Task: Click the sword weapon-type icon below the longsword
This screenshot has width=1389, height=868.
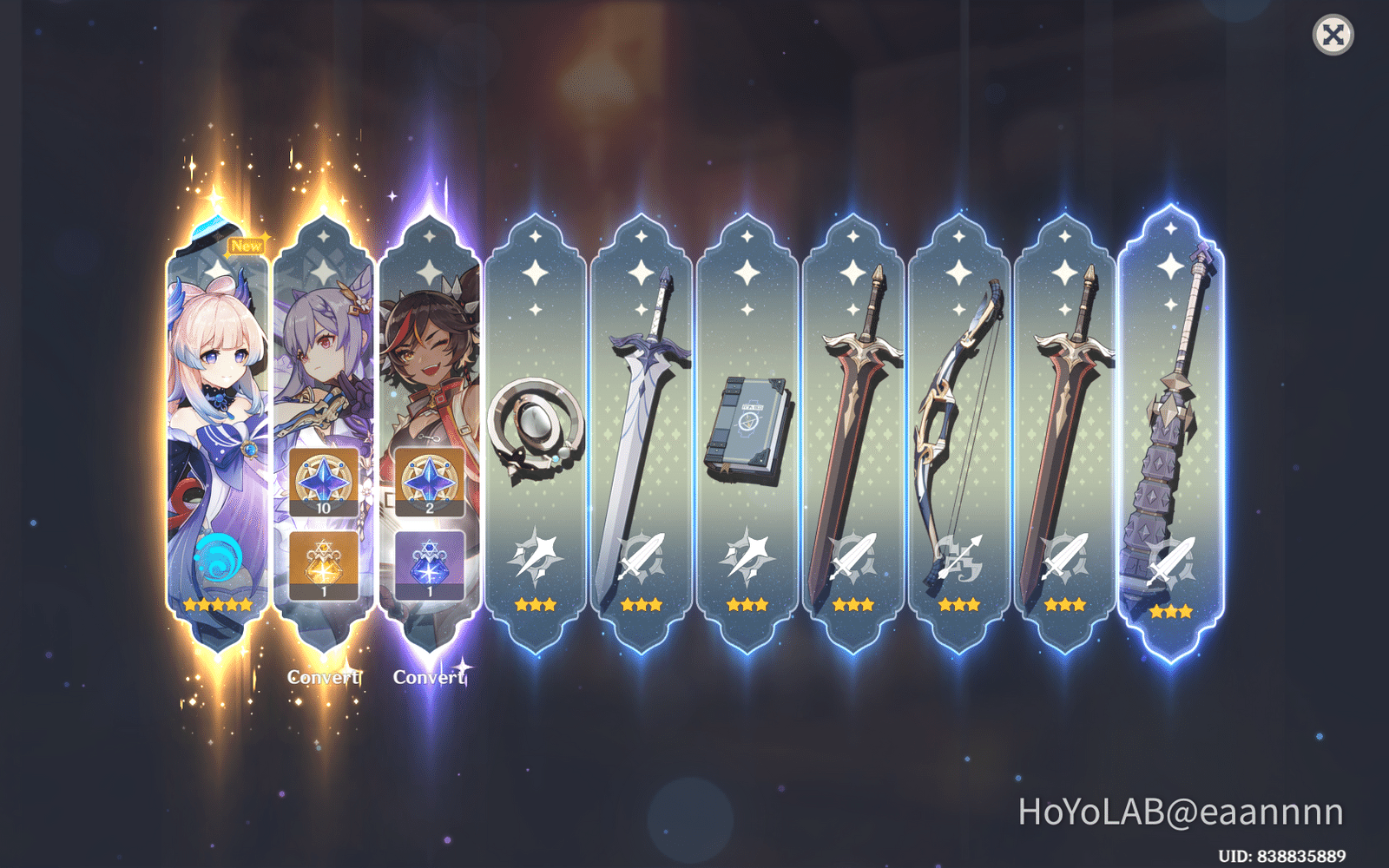Action: (x=641, y=553)
